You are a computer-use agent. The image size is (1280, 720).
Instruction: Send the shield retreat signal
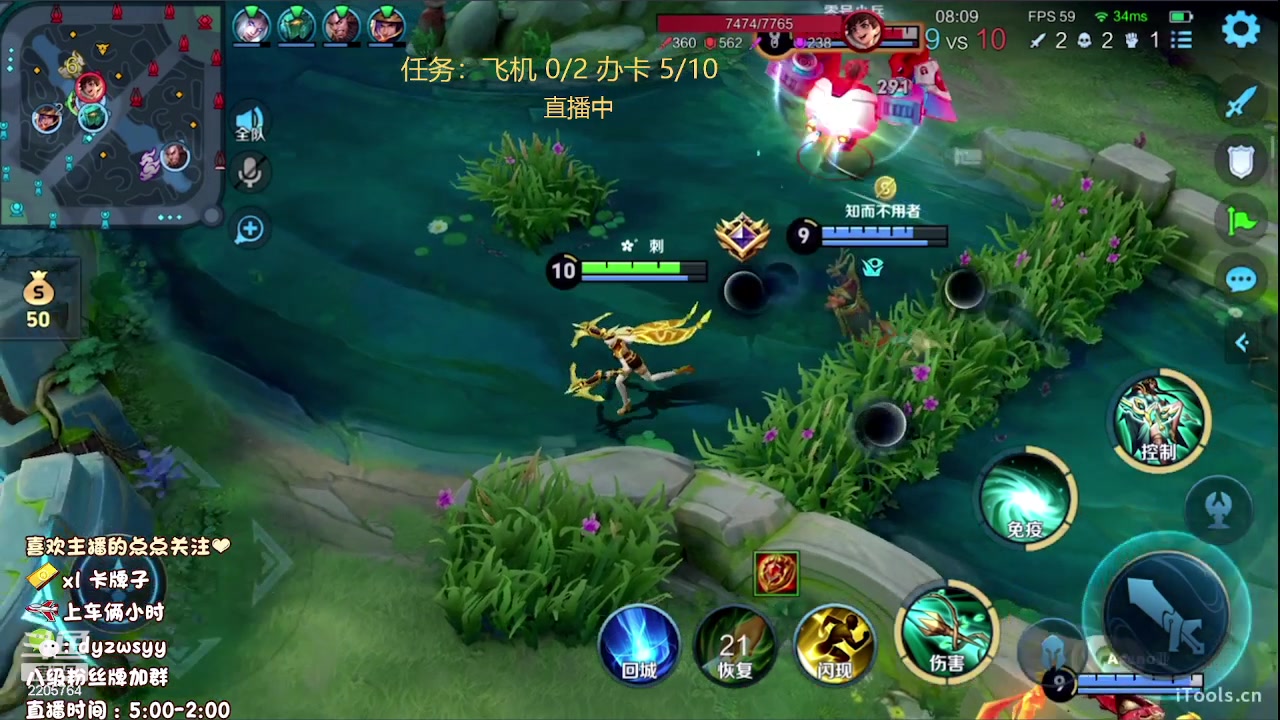pos(1241,160)
